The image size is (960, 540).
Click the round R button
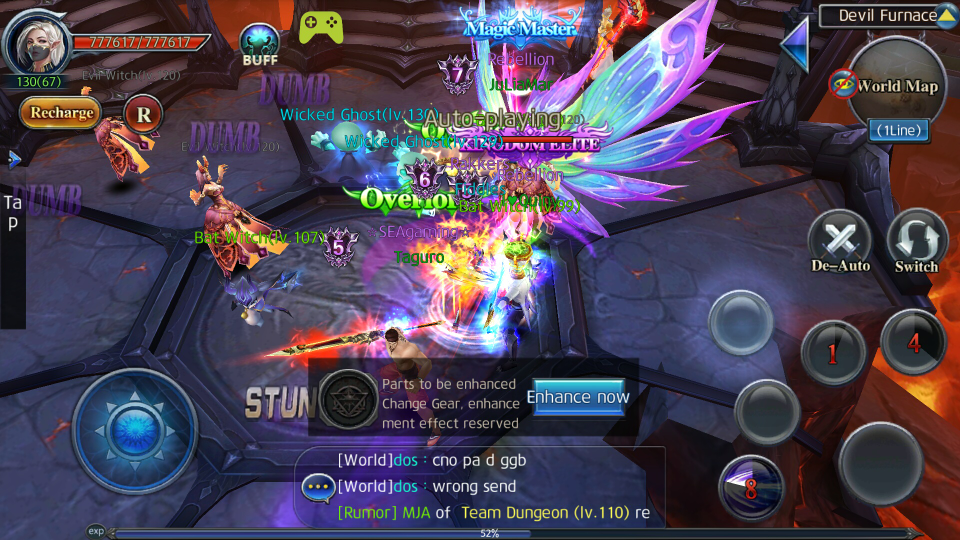144,114
